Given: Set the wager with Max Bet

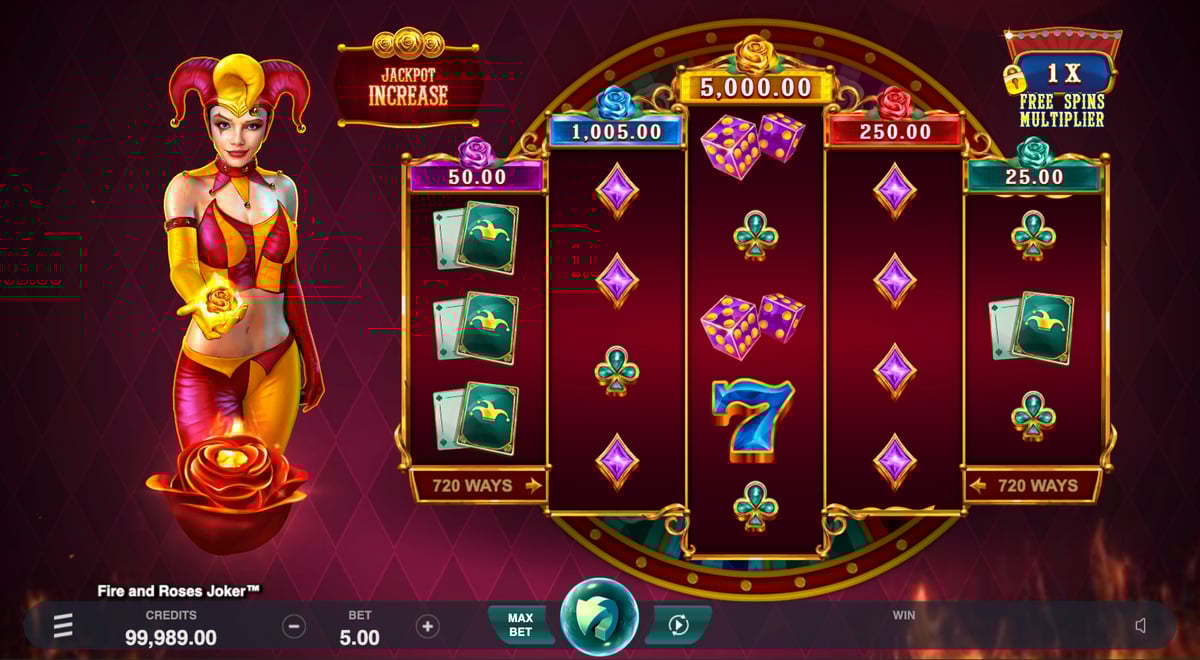Looking at the screenshot, I should [520, 625].
